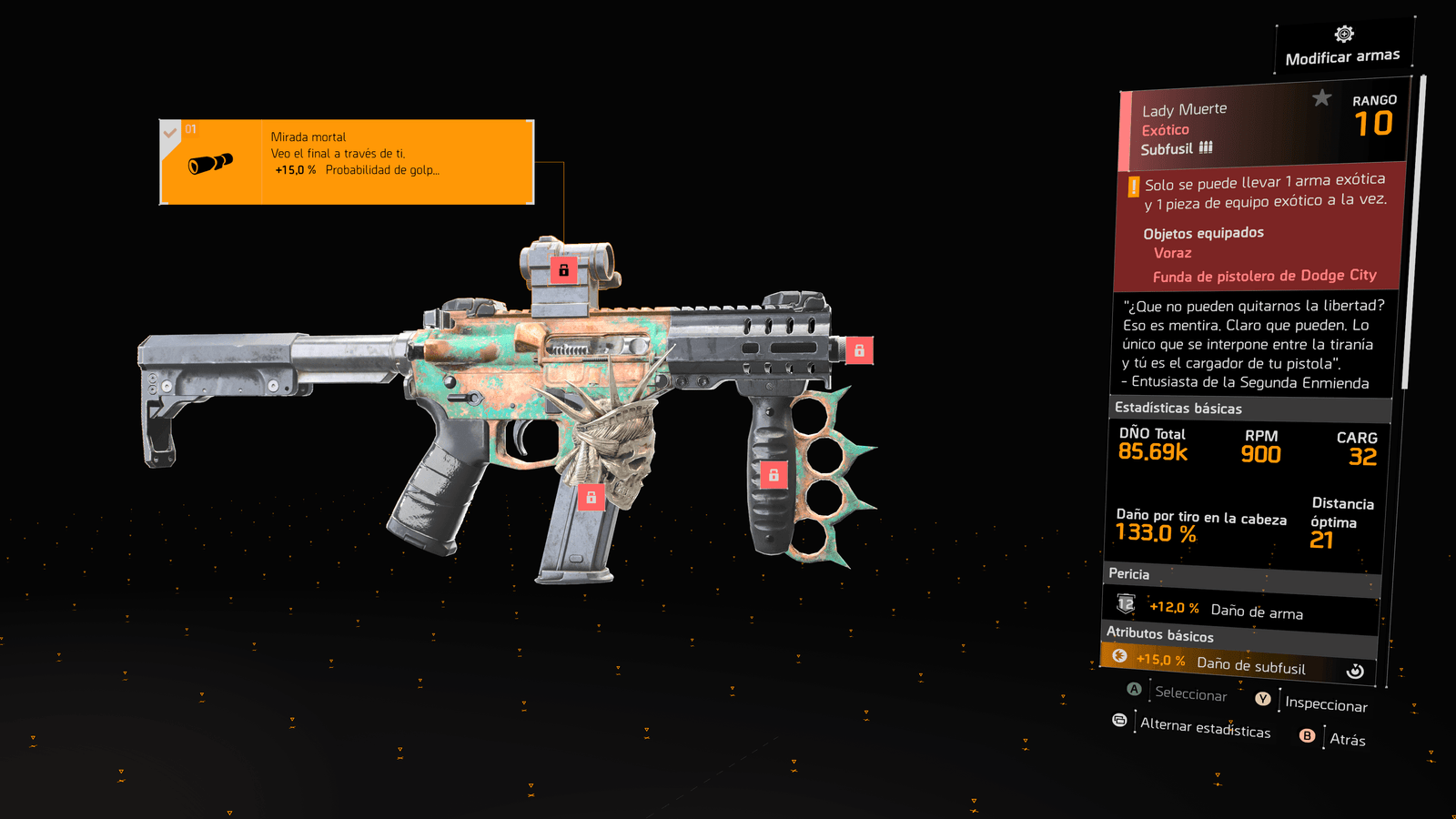
Task: Select the Mirada mortal talent card
Action: coord(347,162)
